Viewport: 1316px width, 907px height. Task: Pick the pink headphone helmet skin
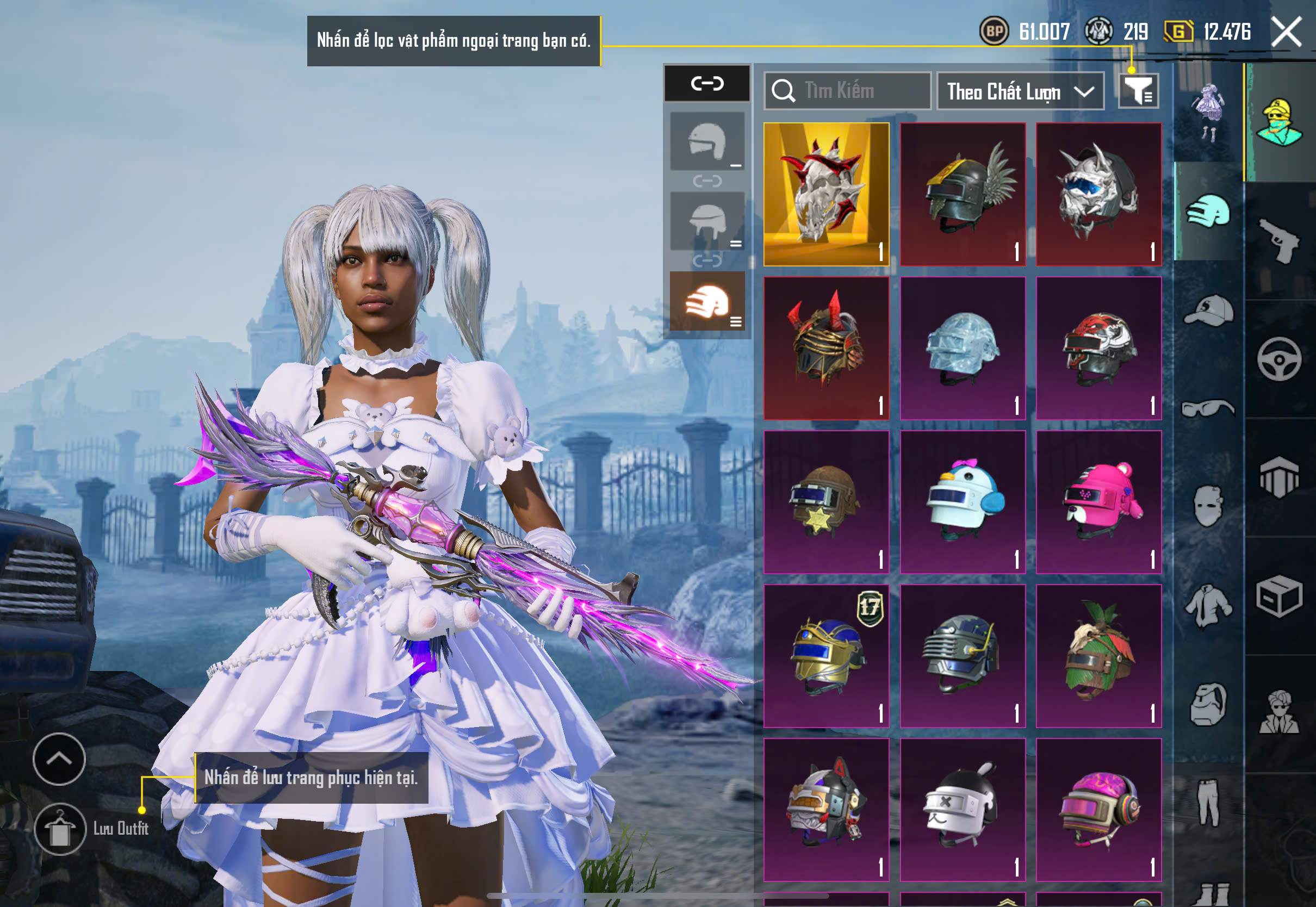tap(1098, 809)
